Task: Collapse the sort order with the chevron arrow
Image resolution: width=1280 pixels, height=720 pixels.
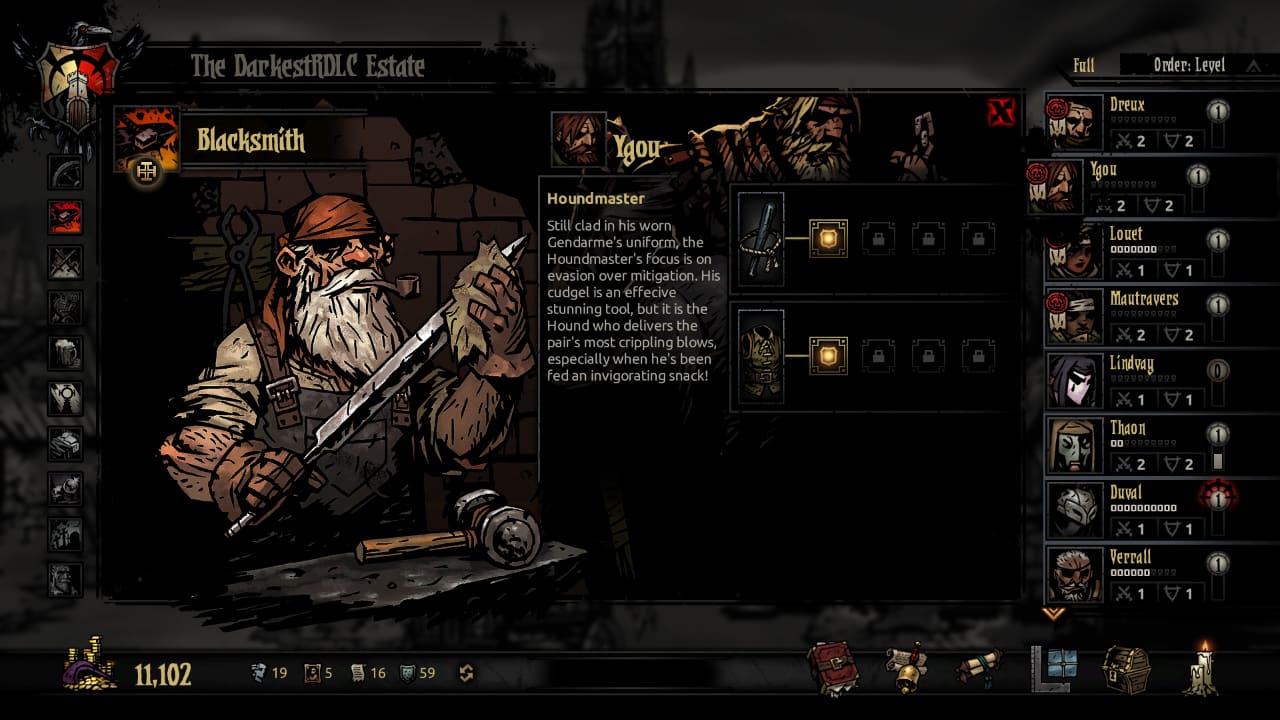Action: click(x=1252, y=64)
